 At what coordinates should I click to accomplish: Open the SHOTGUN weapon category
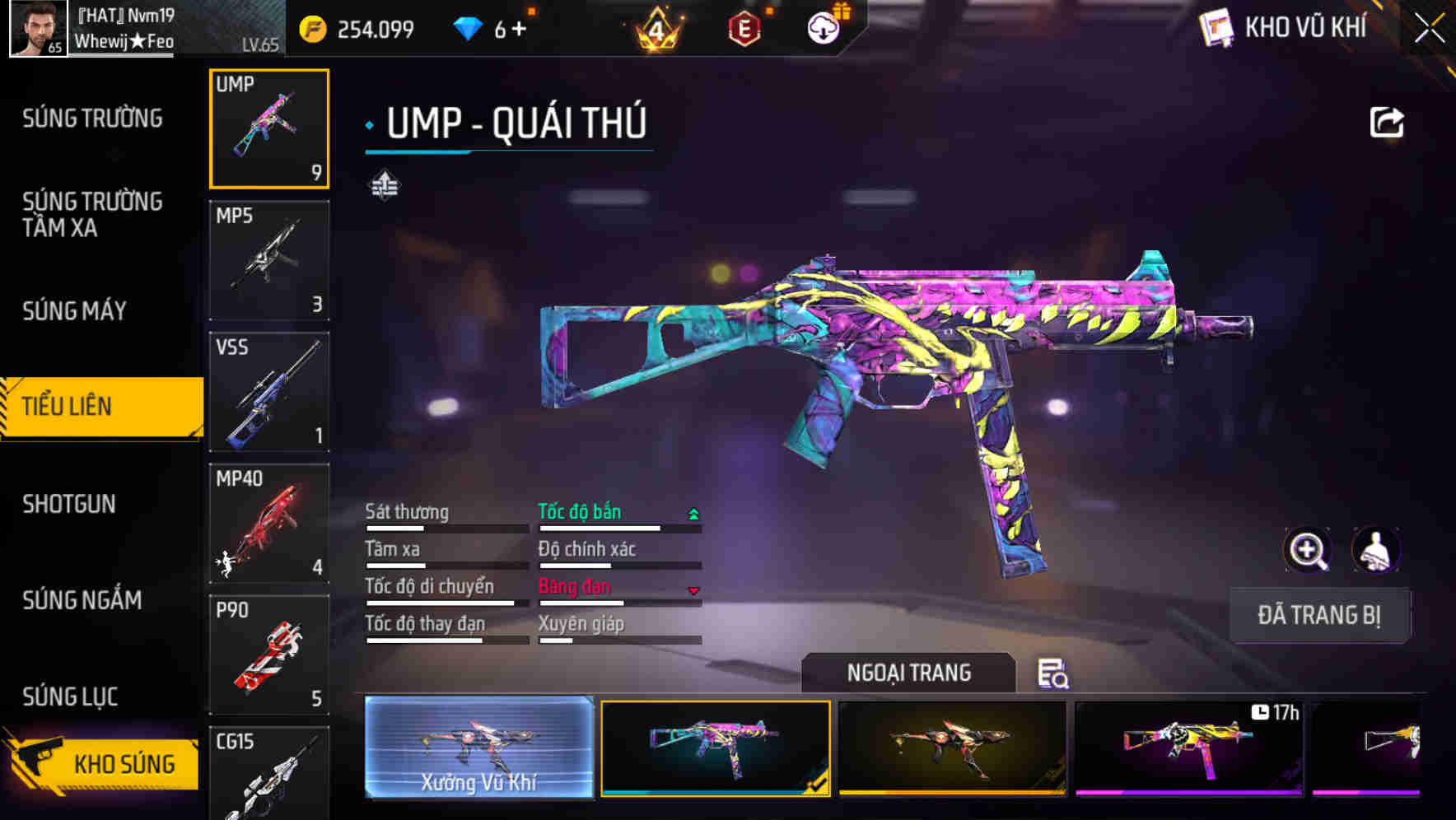69,504
